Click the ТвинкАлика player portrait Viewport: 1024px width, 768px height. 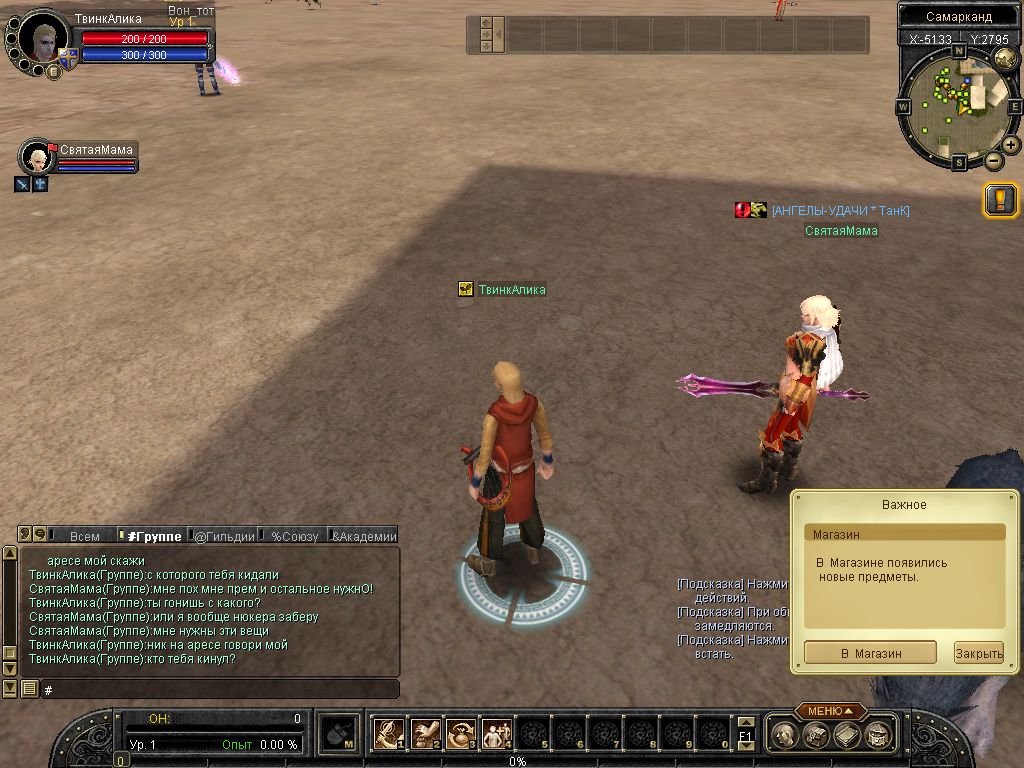(44, 40)
